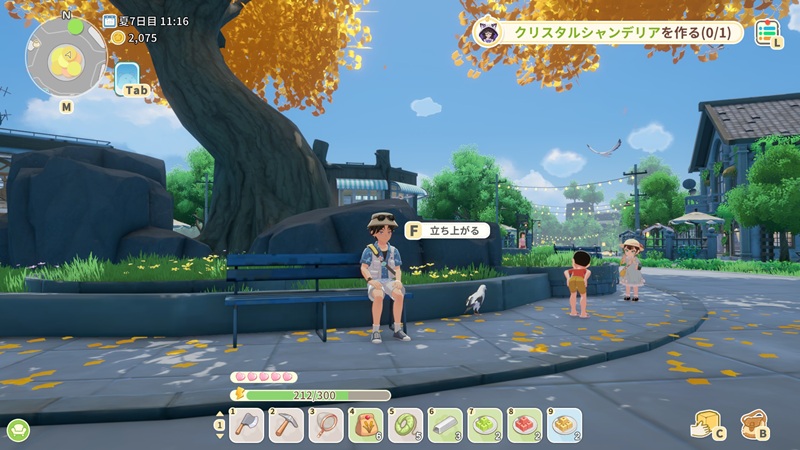
Task: Open the quest list icon
Action: pos(767,33)
